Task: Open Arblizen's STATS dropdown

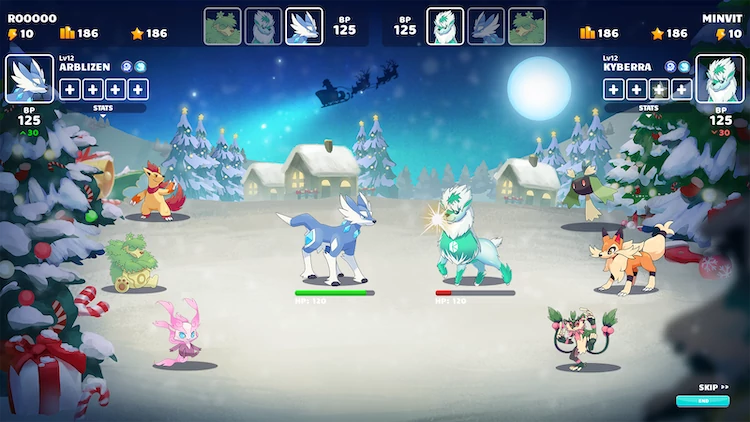Action: [103, 109]
